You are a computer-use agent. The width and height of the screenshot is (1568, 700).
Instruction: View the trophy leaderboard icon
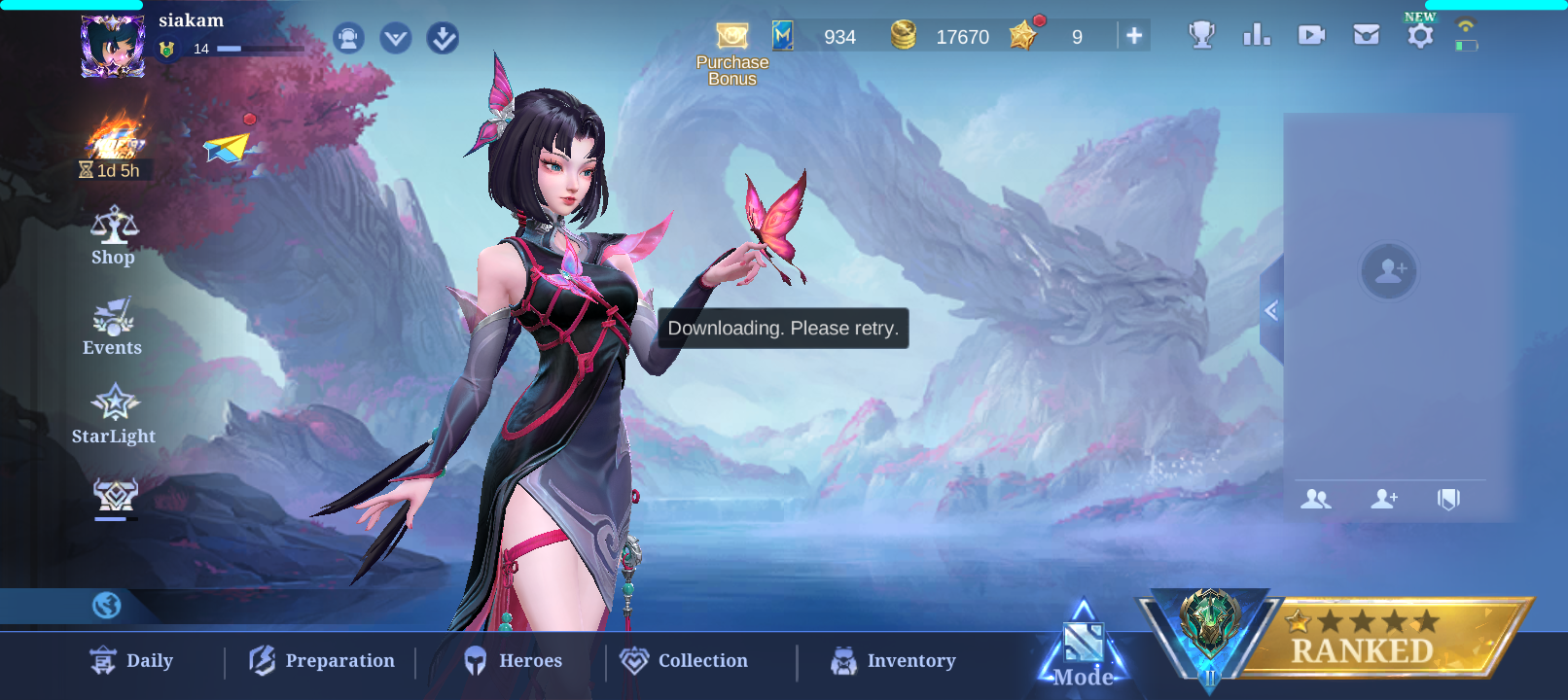1201,34
